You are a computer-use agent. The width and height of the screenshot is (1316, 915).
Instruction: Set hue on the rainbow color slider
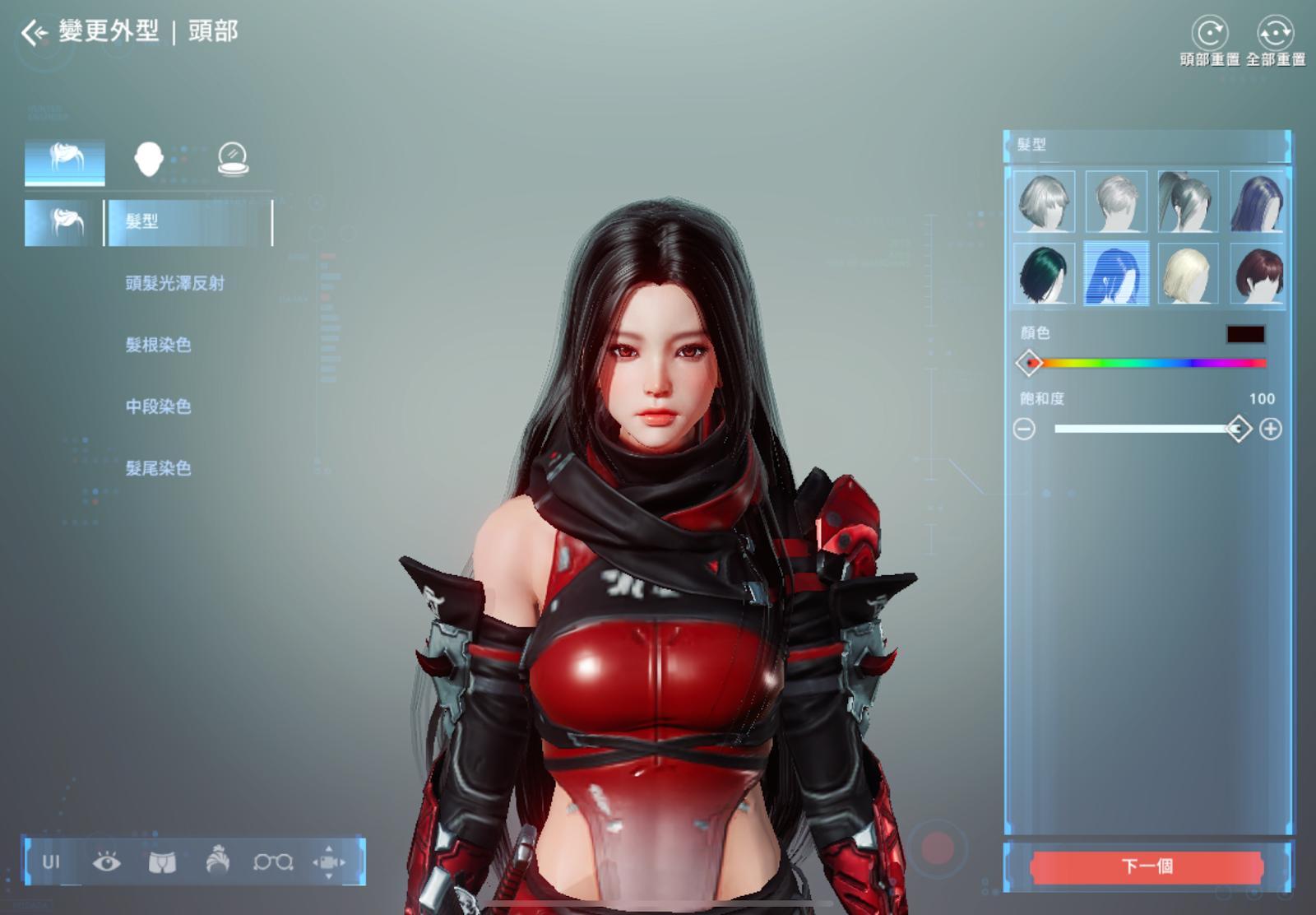1147,363
